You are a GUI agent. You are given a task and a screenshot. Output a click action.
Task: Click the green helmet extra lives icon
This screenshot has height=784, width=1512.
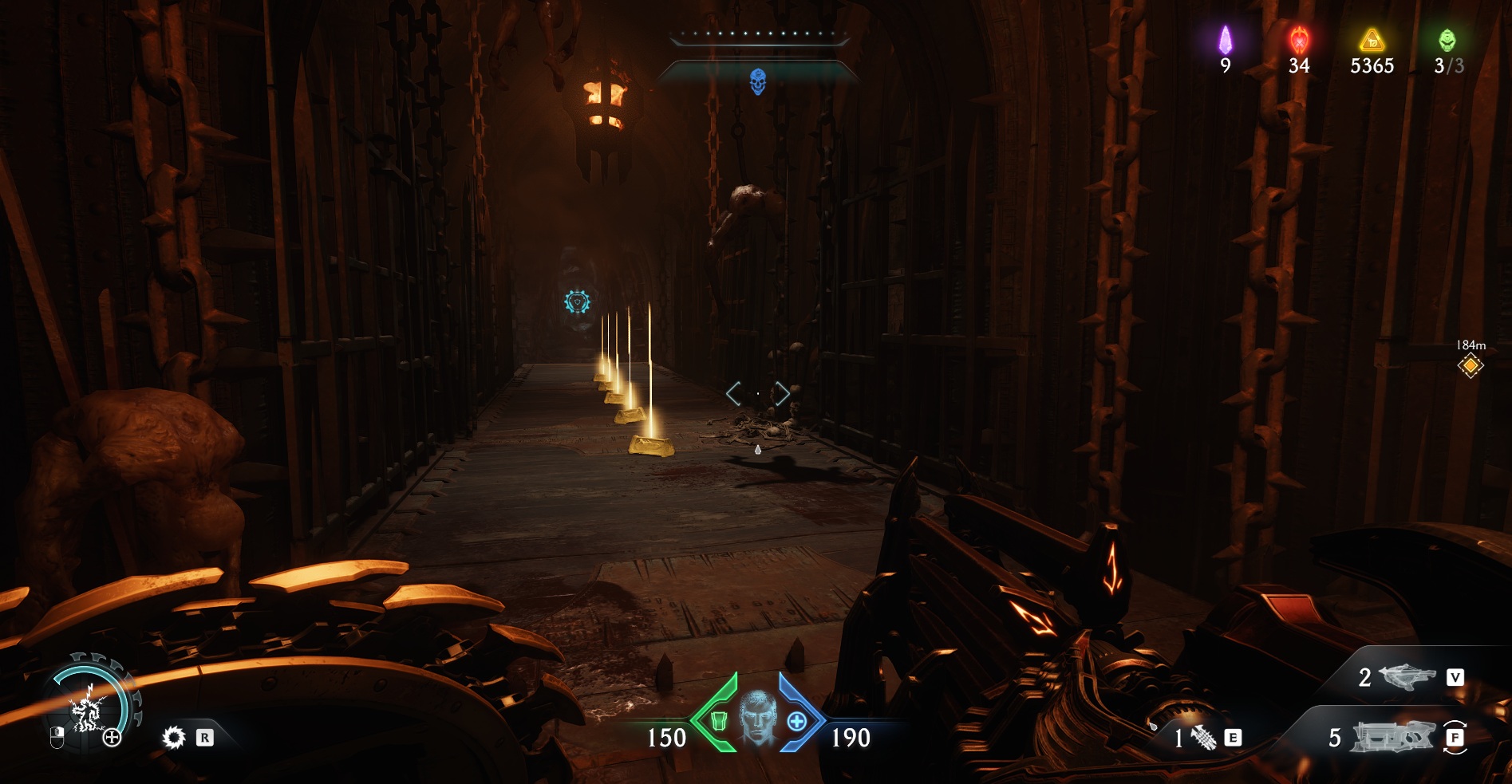pos(1447,40)
